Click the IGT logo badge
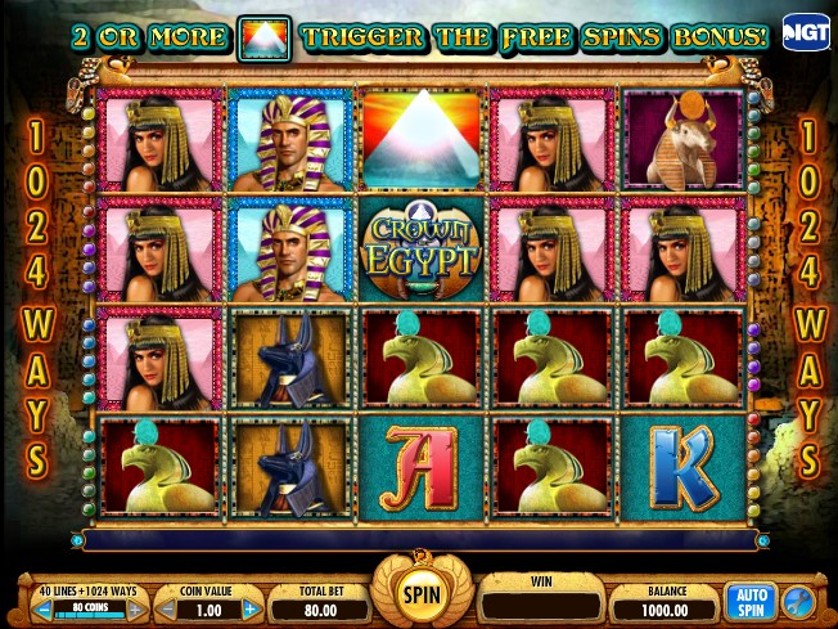The height and width of the screenshot is (629, 838). pyautogui.click(x=806, y=33)
